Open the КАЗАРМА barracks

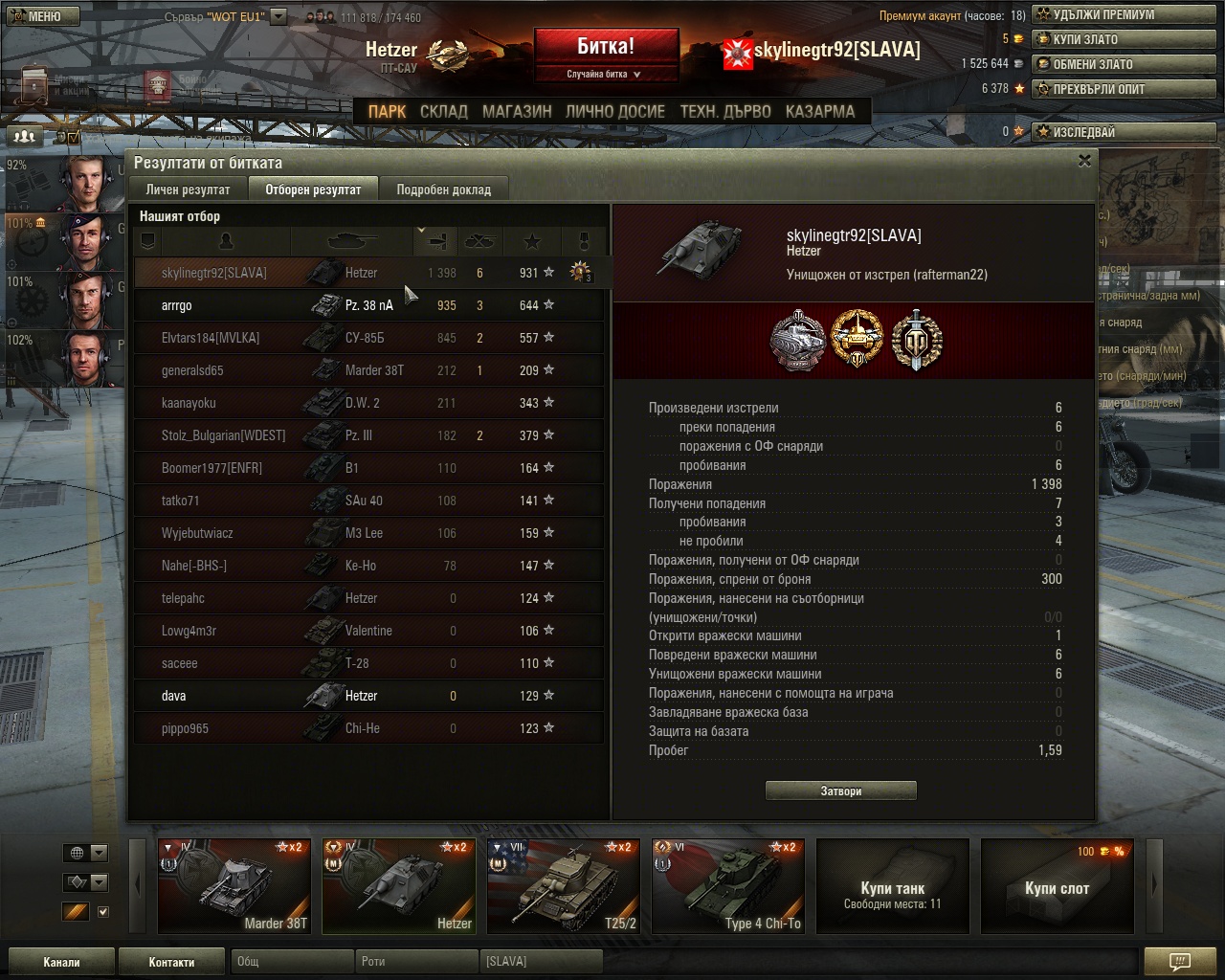[x=819, y=111]
